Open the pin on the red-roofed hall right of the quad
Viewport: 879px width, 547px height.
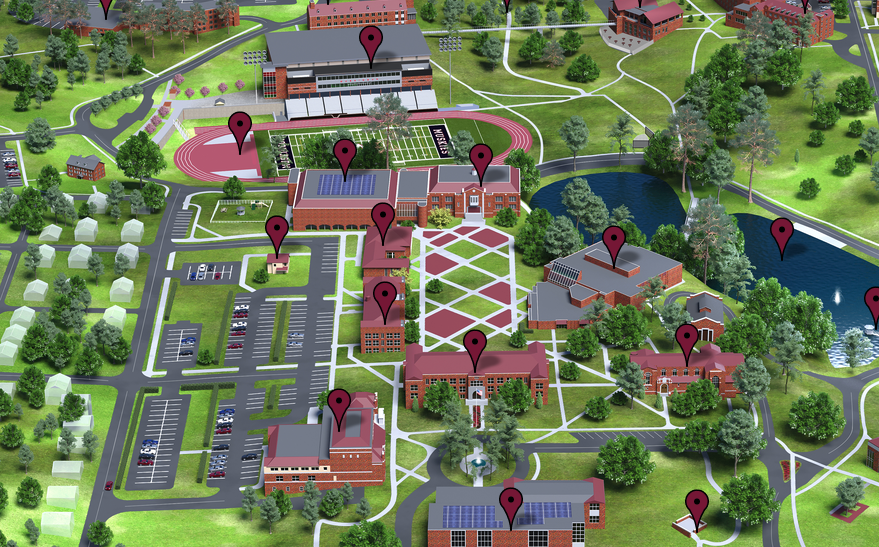coord(687,340)
